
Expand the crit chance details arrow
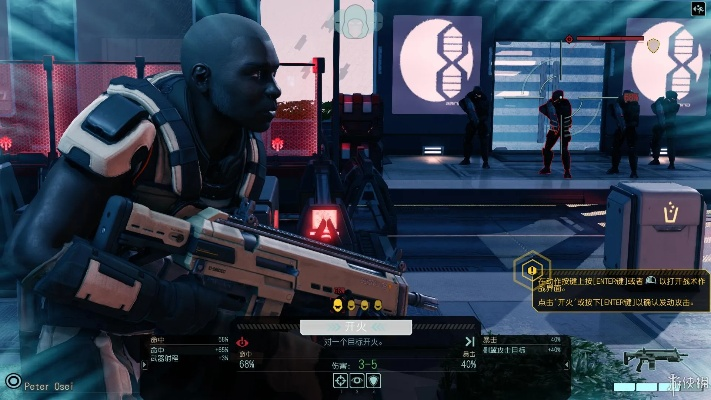[x=468, y=341]
